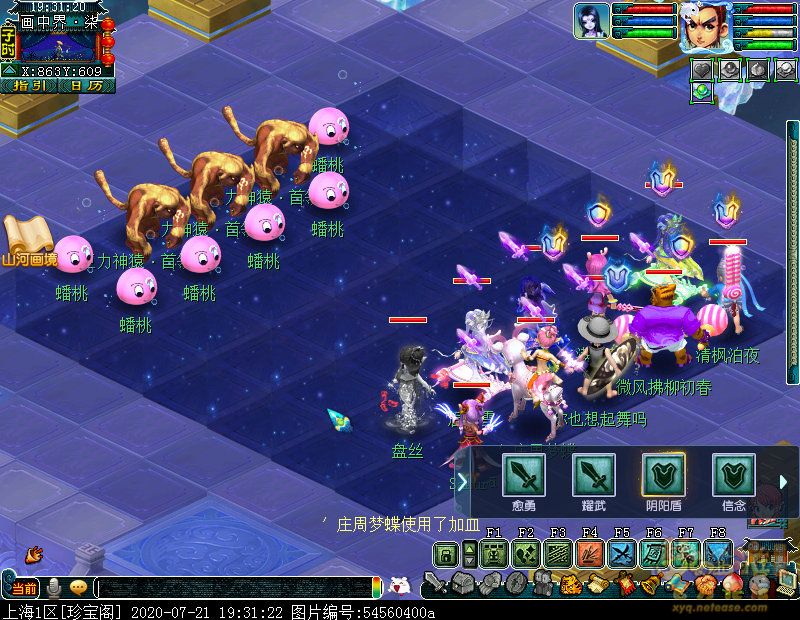Show next skills with right arrow
The height and width of the screenshot is (620, 800).
pos(783,482)
